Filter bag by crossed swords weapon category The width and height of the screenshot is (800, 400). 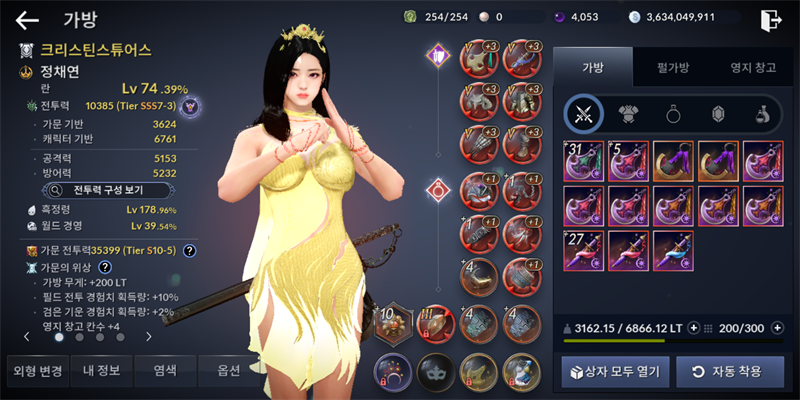pos(583,114)
